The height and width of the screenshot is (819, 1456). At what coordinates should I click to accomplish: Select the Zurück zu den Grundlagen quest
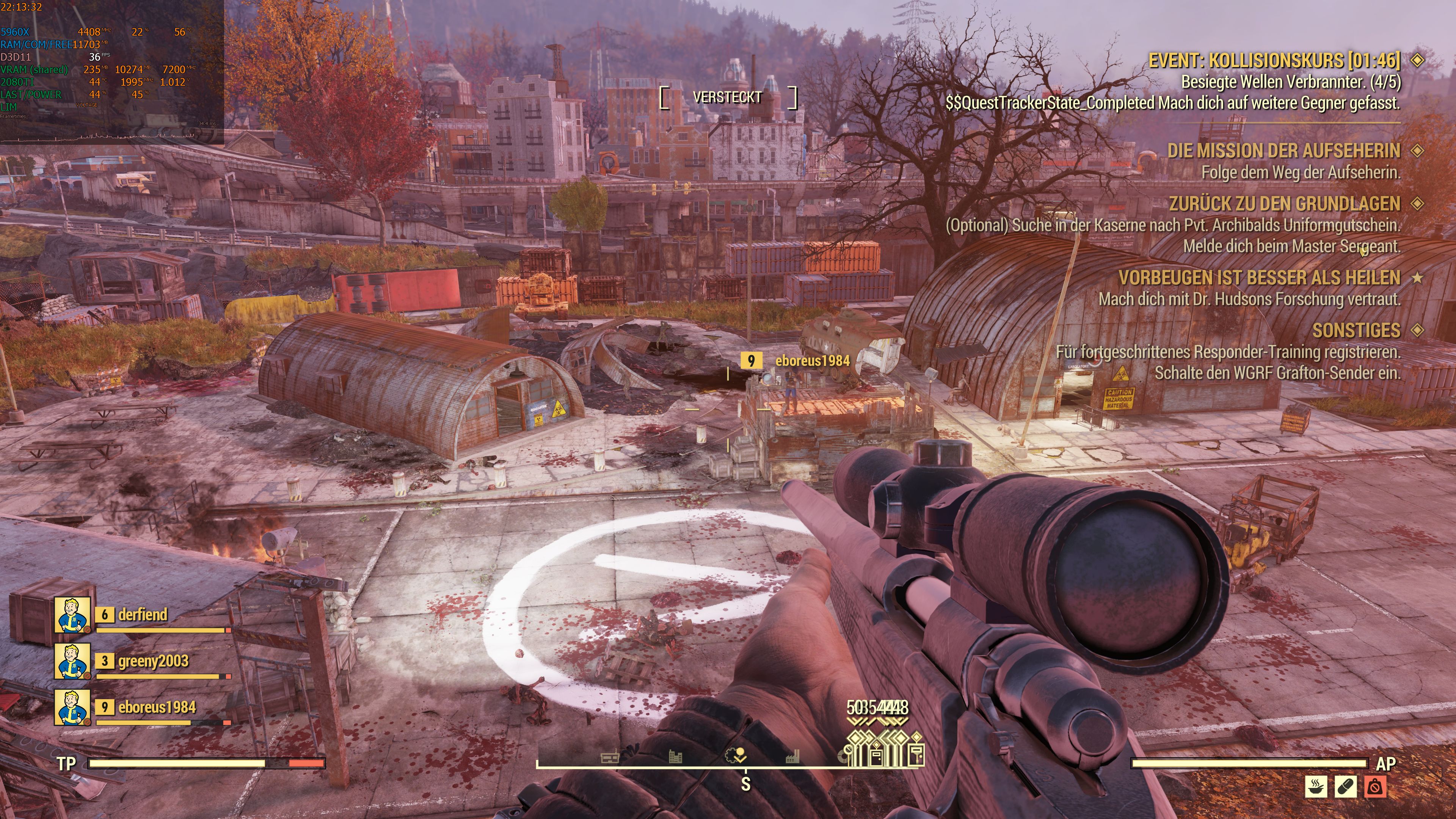coord(1284,204)
